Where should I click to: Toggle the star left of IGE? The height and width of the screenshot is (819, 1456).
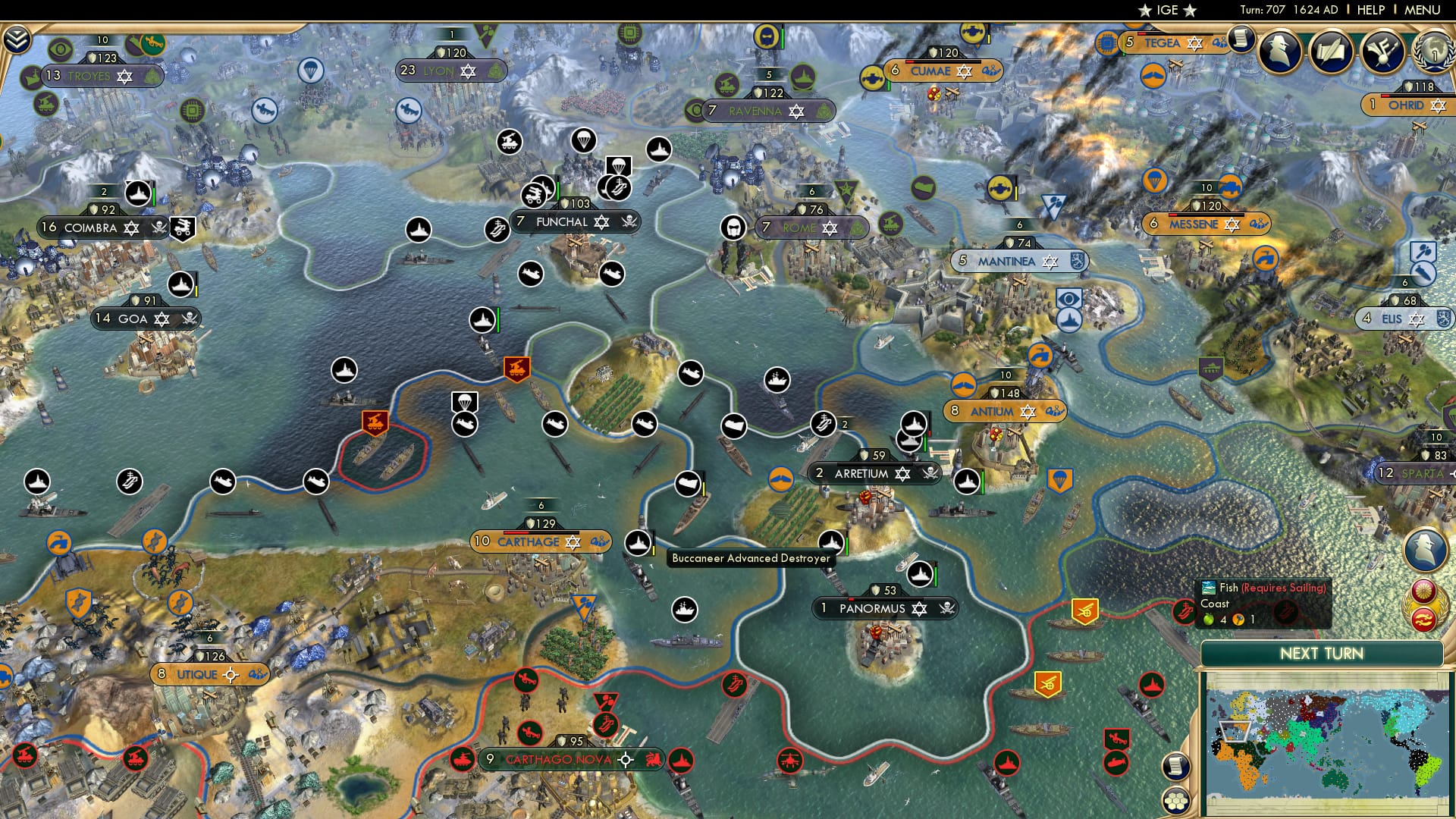[1145, 10]
